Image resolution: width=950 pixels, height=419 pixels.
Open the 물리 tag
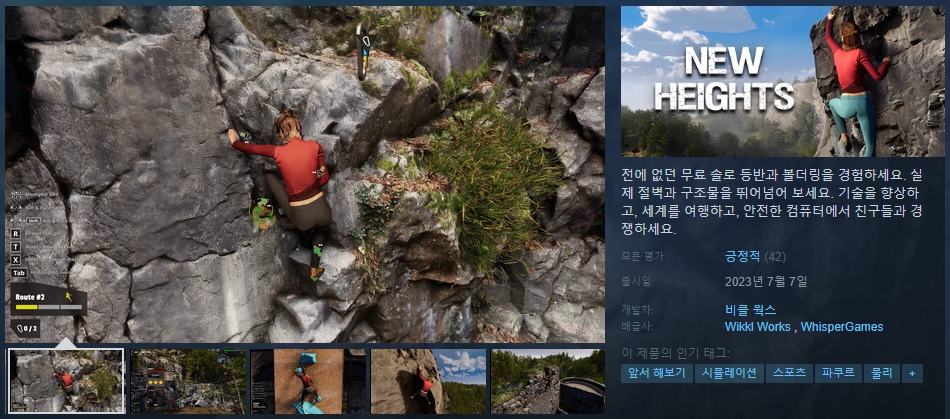881,373
